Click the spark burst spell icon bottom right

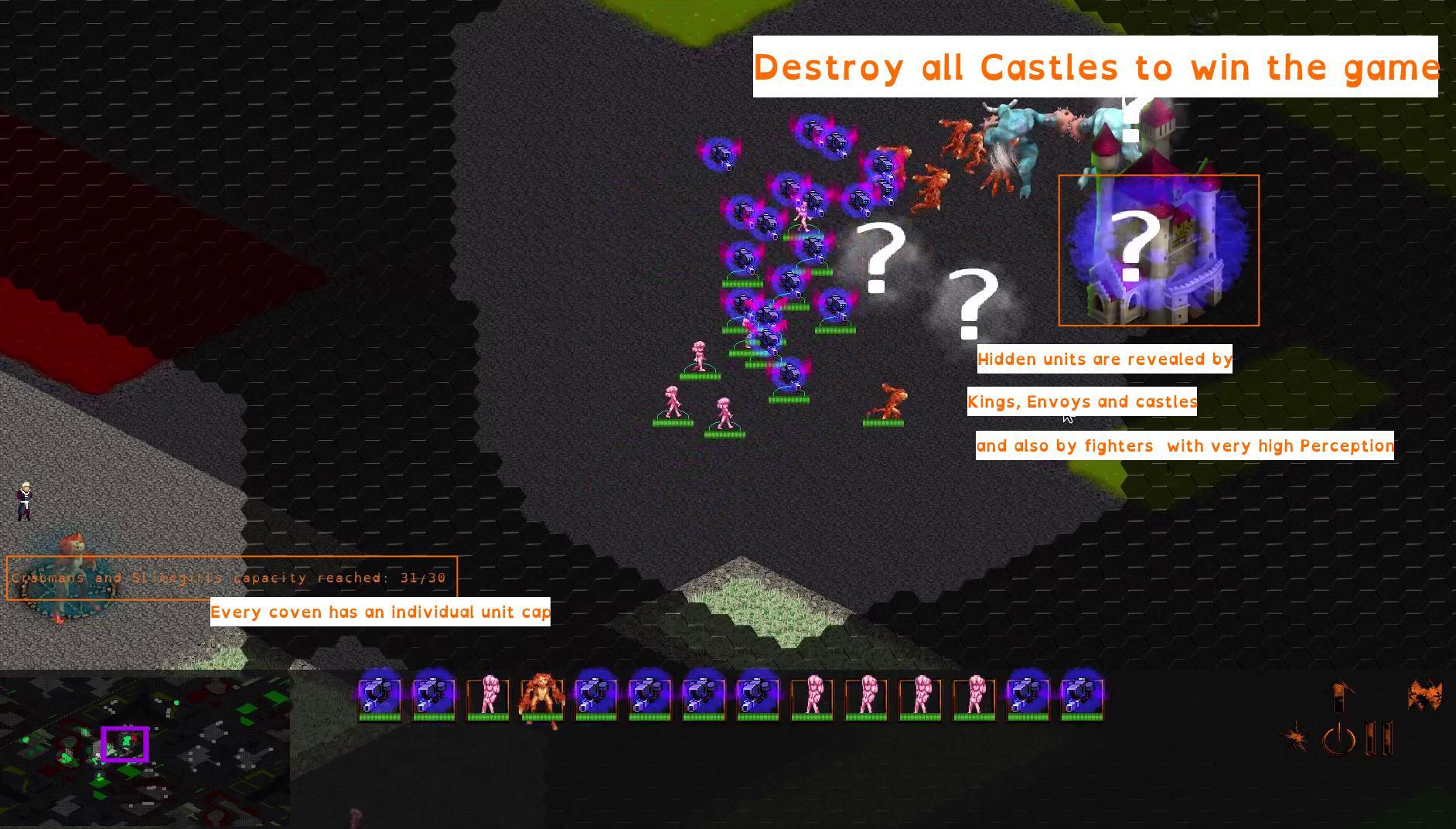pyautogui.click(x=1297, y=735)
